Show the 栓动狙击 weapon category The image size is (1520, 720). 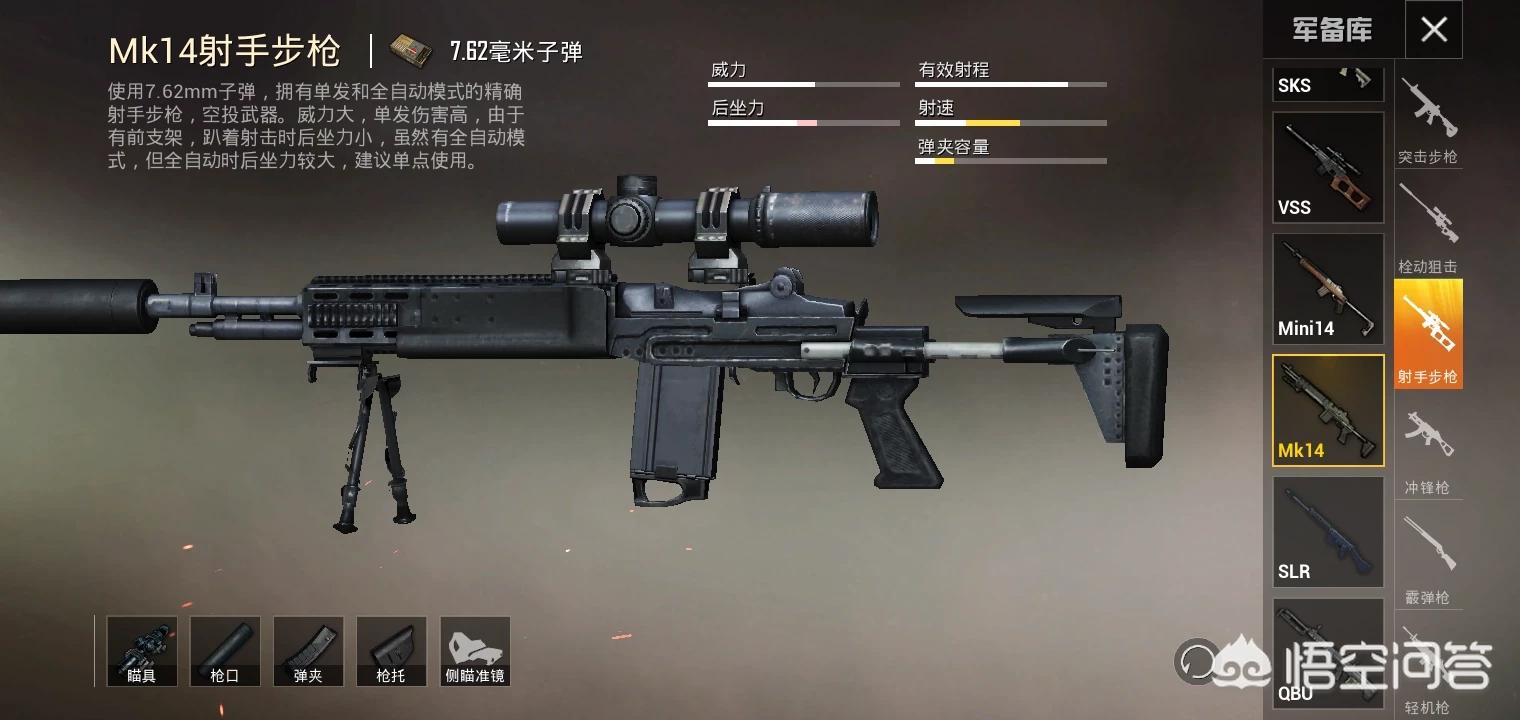click(x=1428, y=228)
